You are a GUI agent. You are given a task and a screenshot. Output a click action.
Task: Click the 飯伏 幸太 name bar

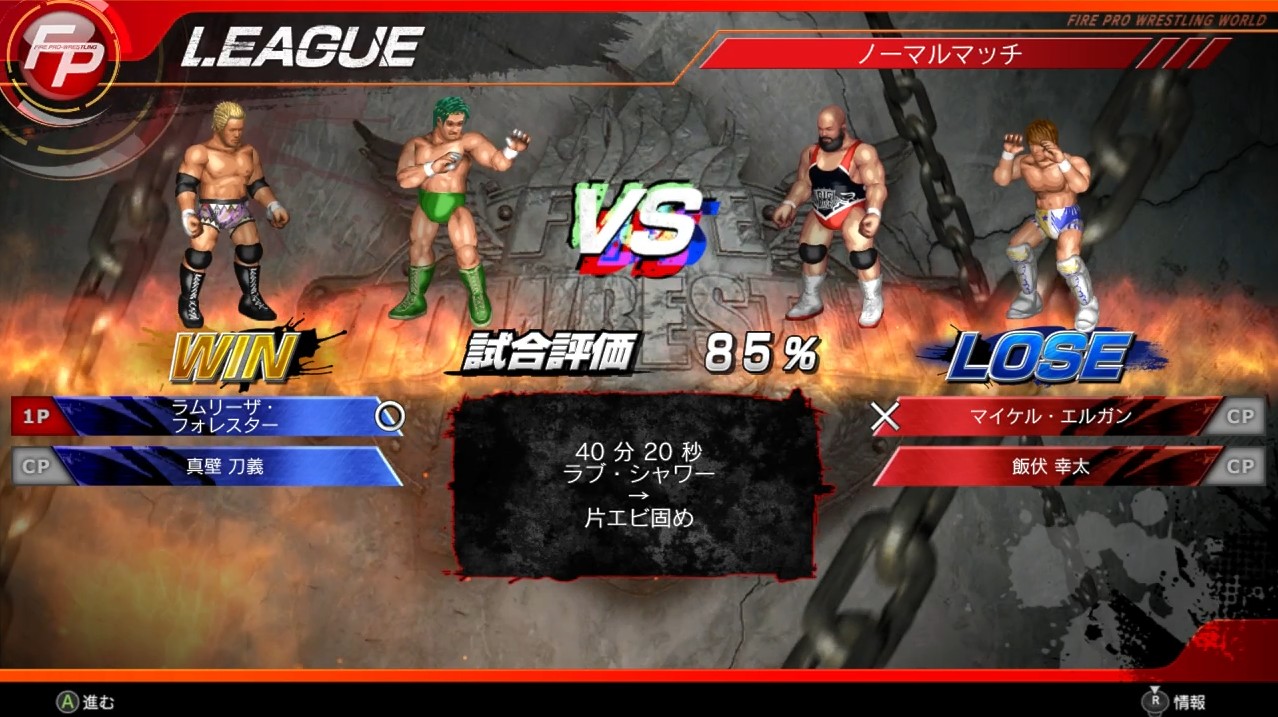tap(1050, 466)
